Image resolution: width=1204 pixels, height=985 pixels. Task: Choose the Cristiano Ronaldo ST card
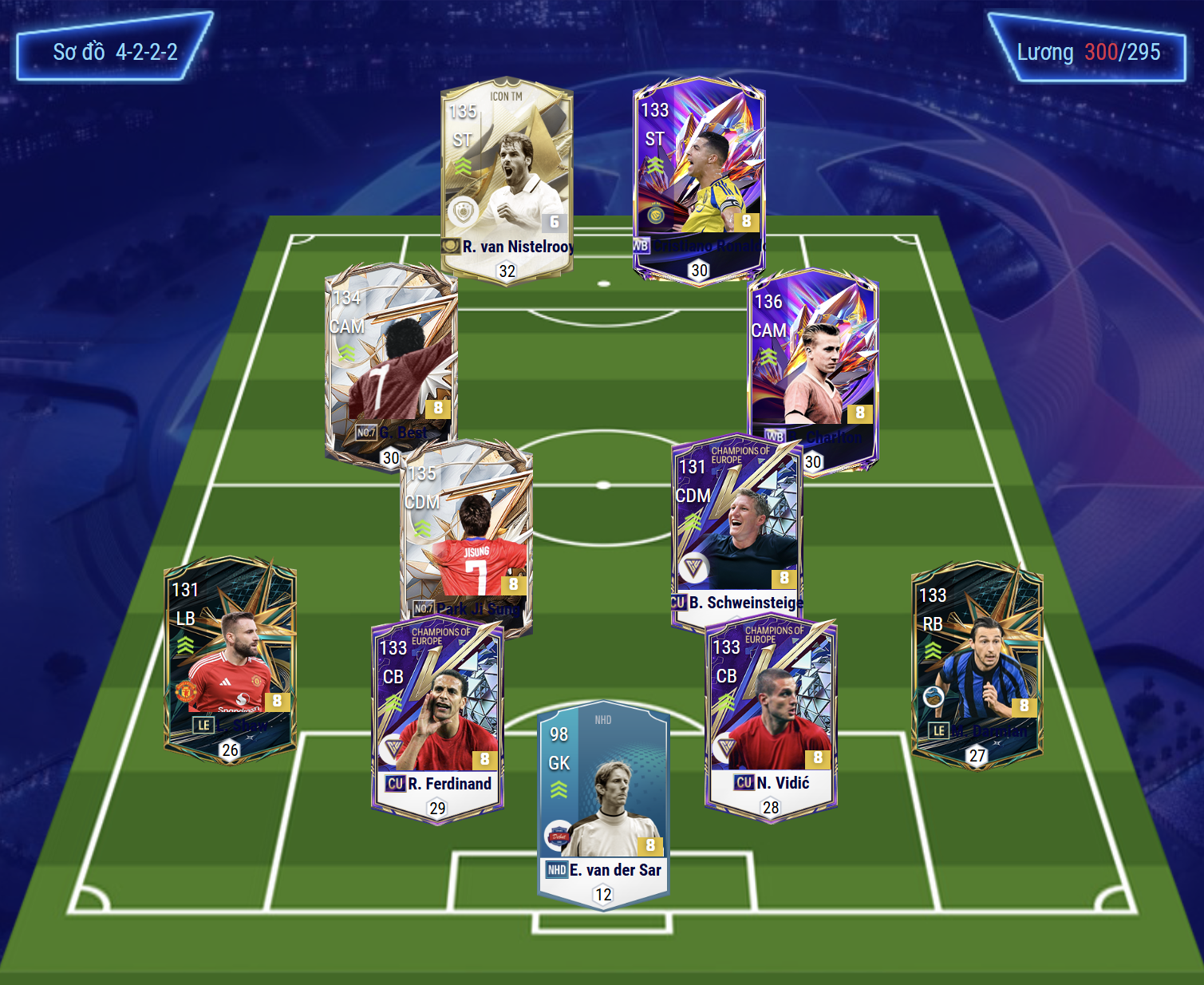click(x=699, y=180)
